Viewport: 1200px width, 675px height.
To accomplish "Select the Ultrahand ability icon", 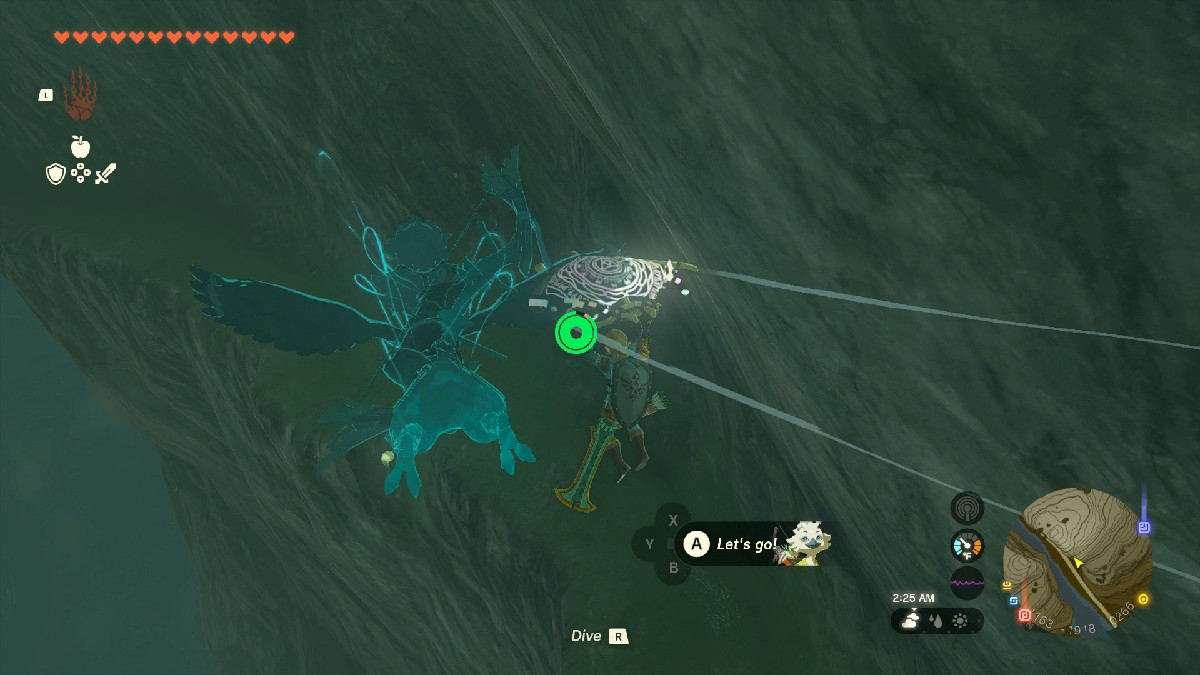I will [80, 99].
